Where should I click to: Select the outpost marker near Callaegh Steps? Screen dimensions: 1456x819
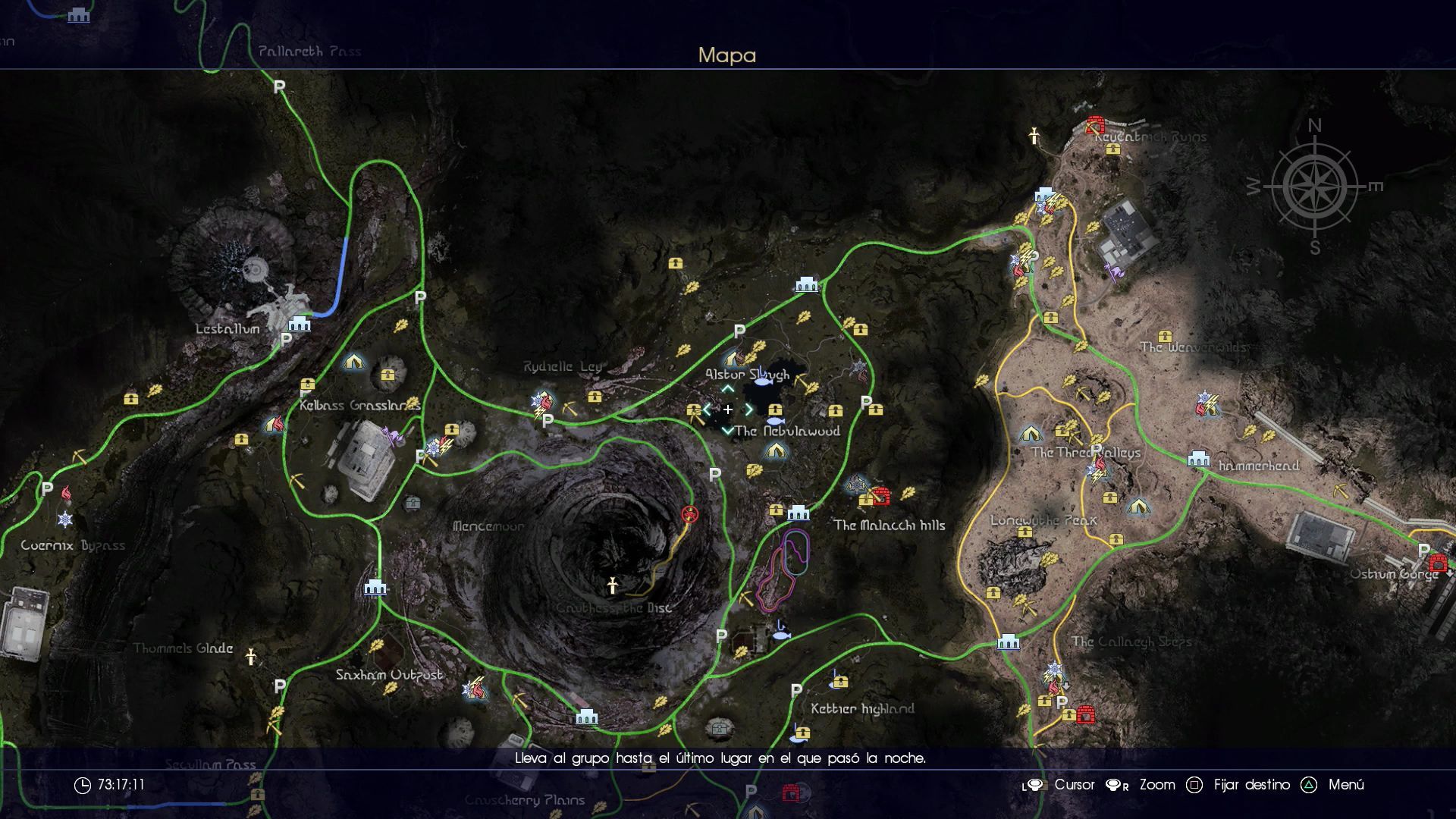(1008, 642)
